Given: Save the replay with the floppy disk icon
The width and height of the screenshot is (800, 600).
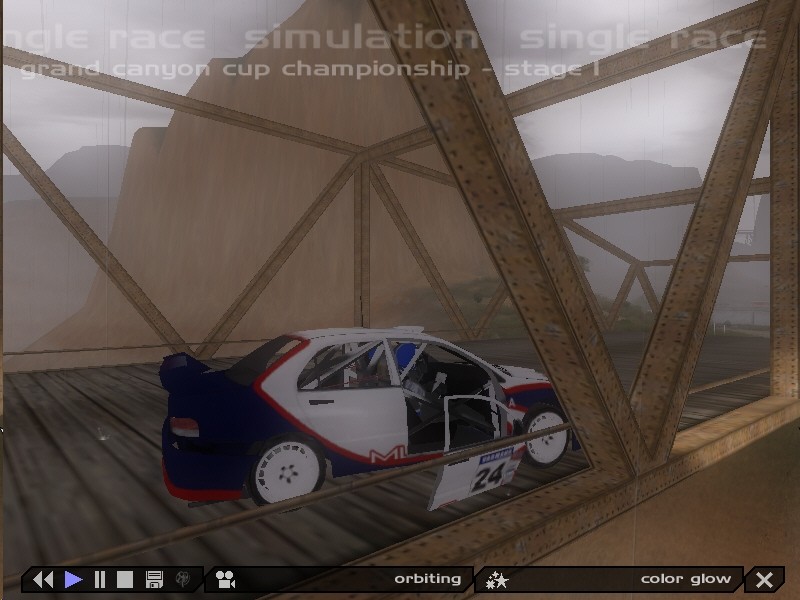Looking at the screenshot, I should 154,579.
